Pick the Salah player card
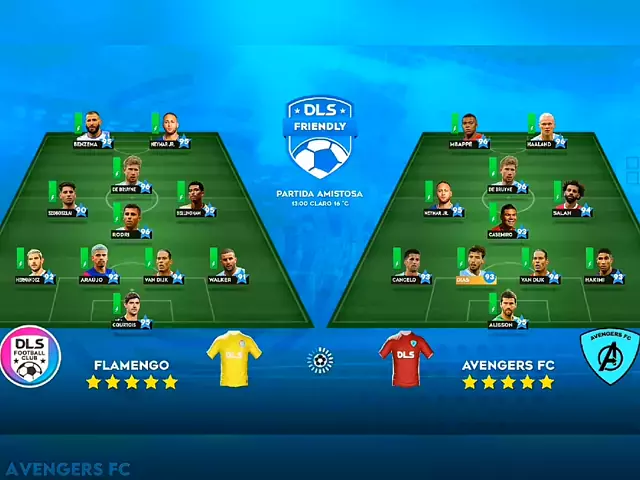640x480 pixels. tap(570, 198)
